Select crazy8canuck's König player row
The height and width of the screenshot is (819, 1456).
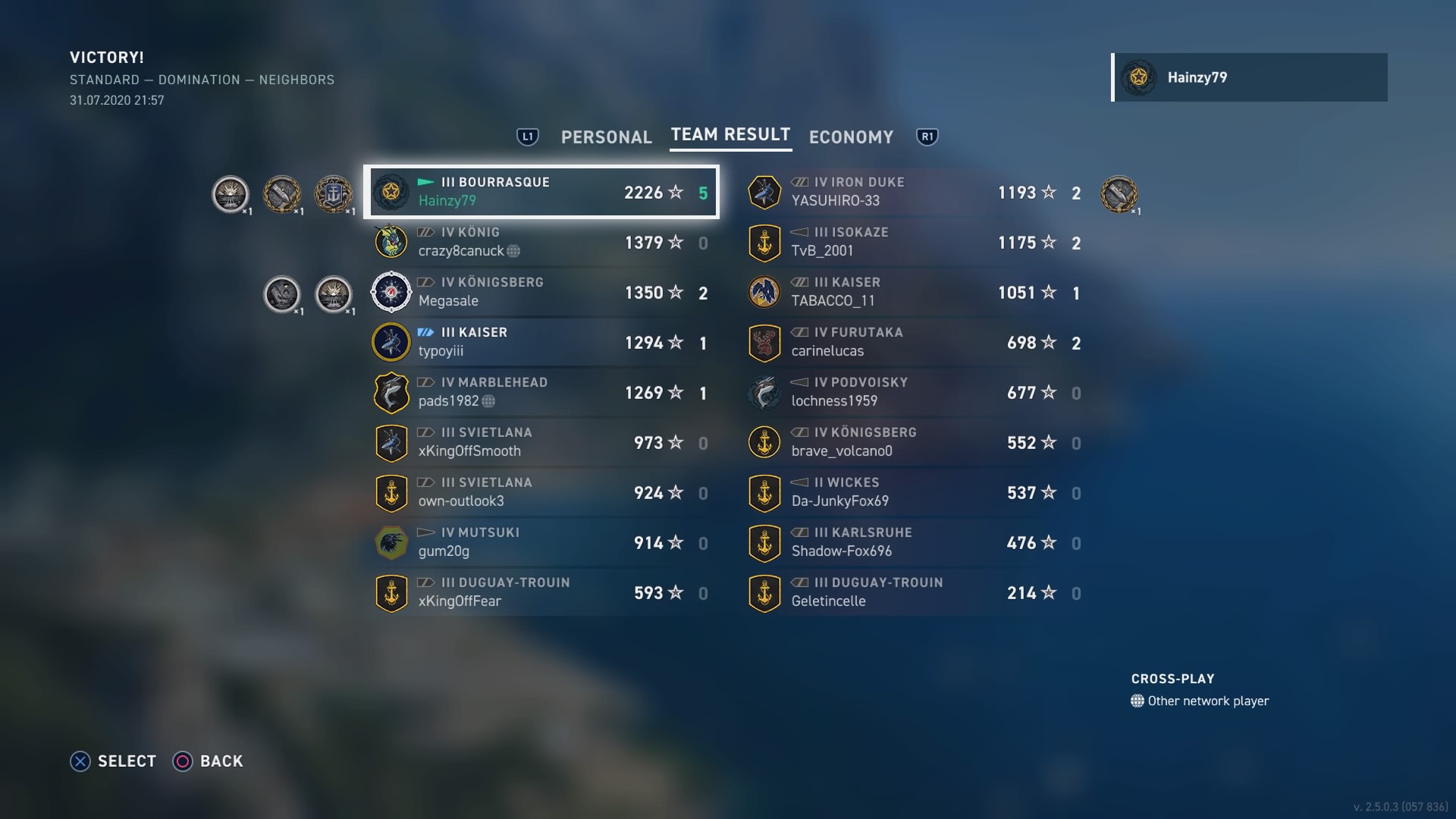542,242
